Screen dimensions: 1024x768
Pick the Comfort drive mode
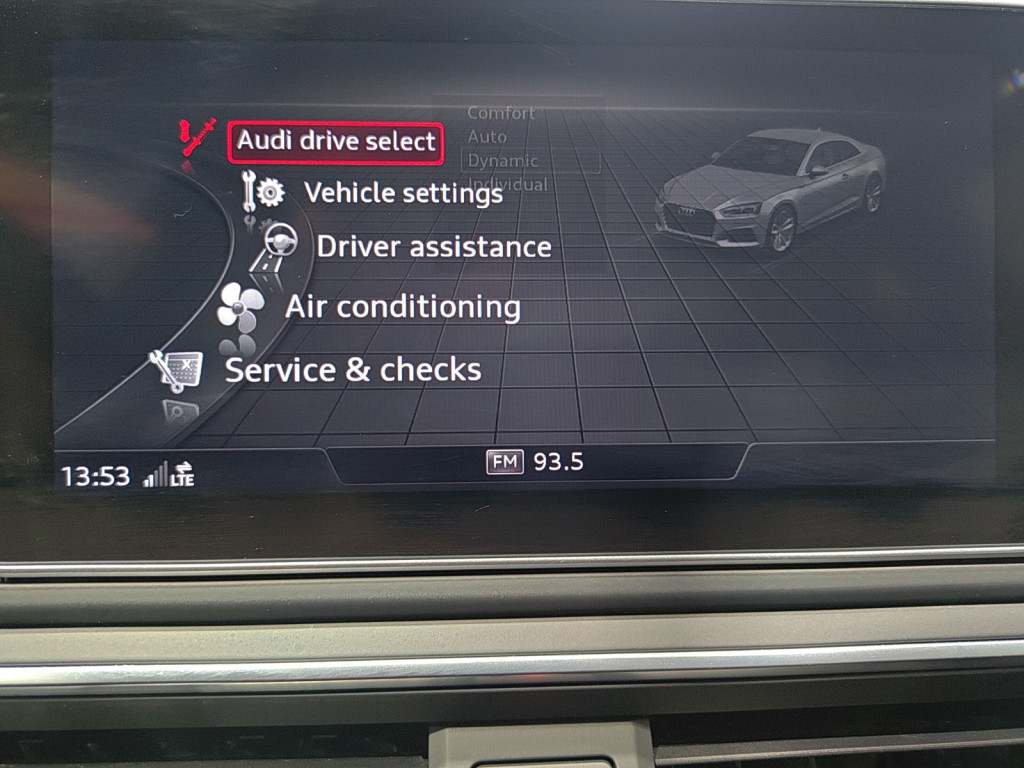(502, 113)
